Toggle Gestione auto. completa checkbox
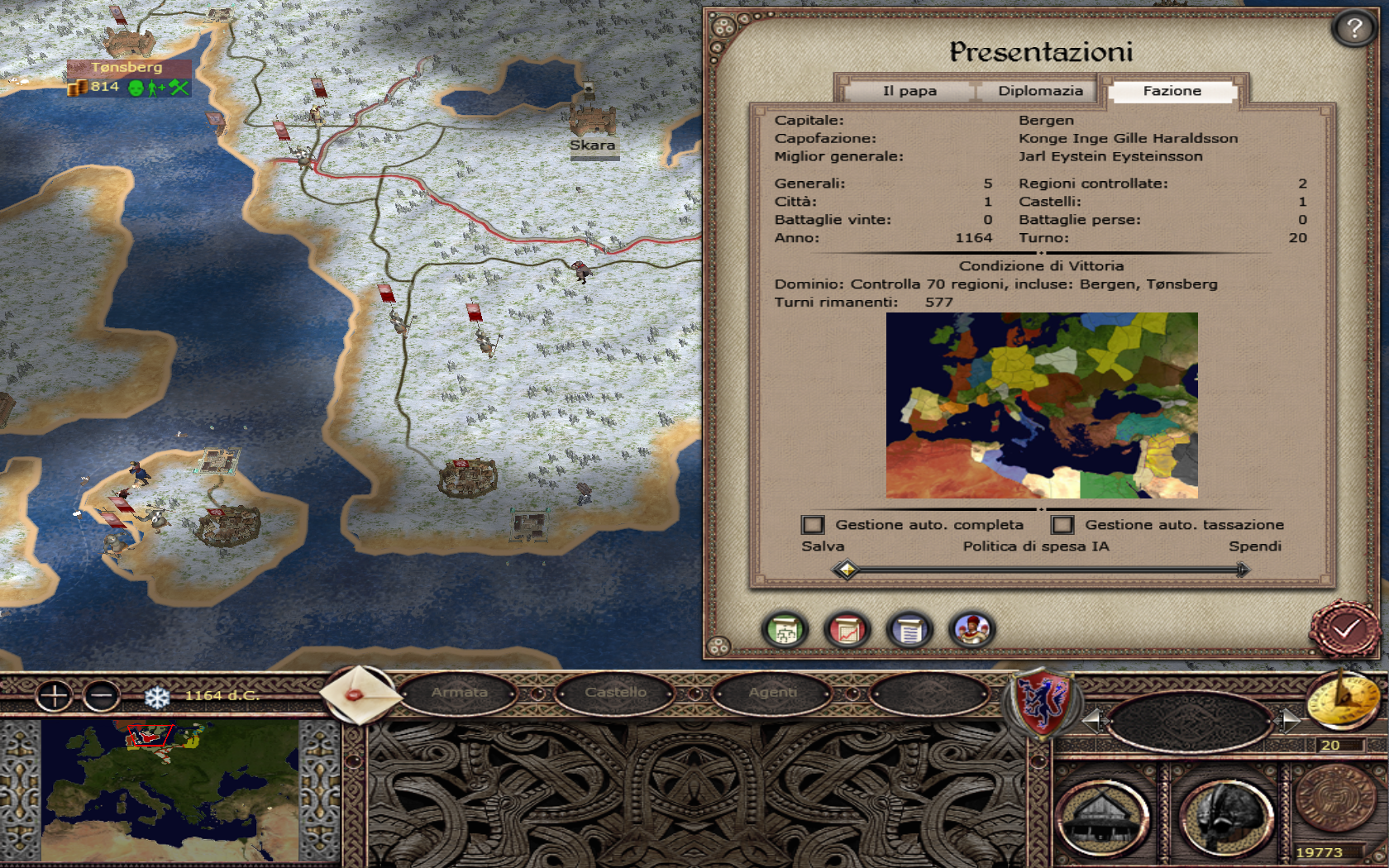The height and width of the screenshot is (868, 1389). (x=813, y=525)
